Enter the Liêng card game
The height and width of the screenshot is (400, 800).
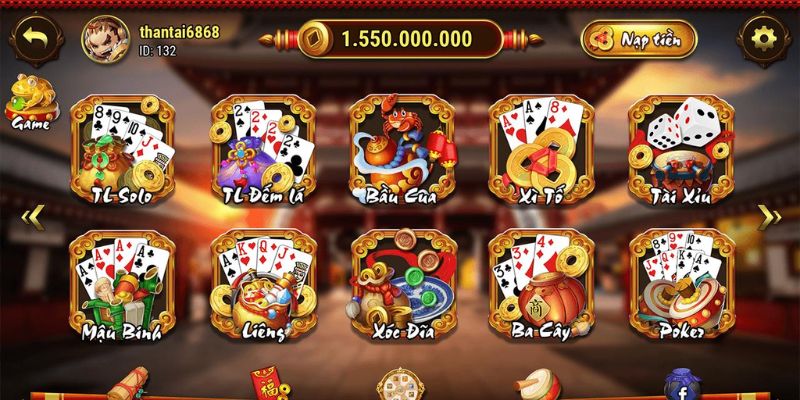click(x=263, y=285)
